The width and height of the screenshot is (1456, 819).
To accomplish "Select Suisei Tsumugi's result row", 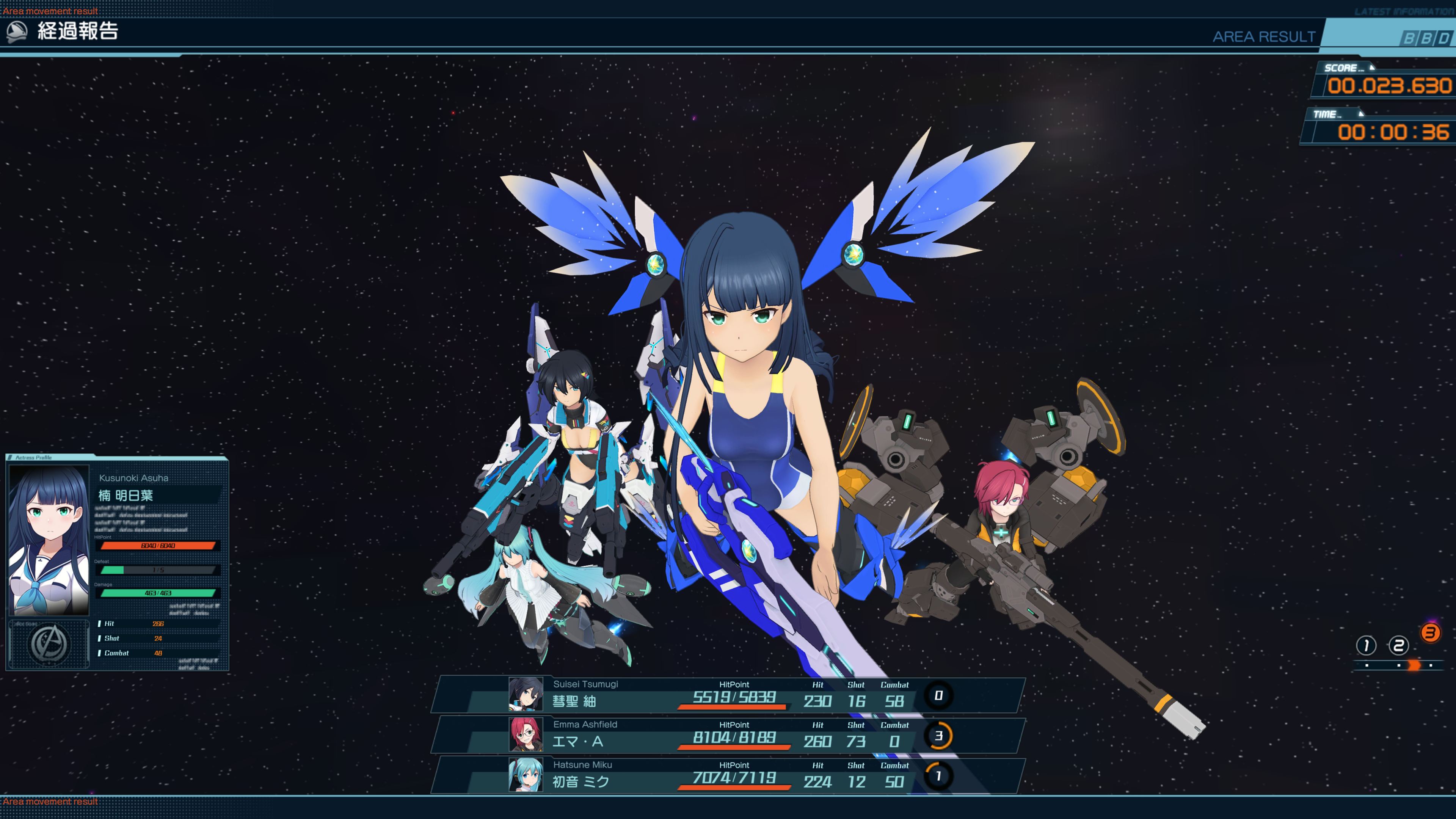I will pos(728,695).
